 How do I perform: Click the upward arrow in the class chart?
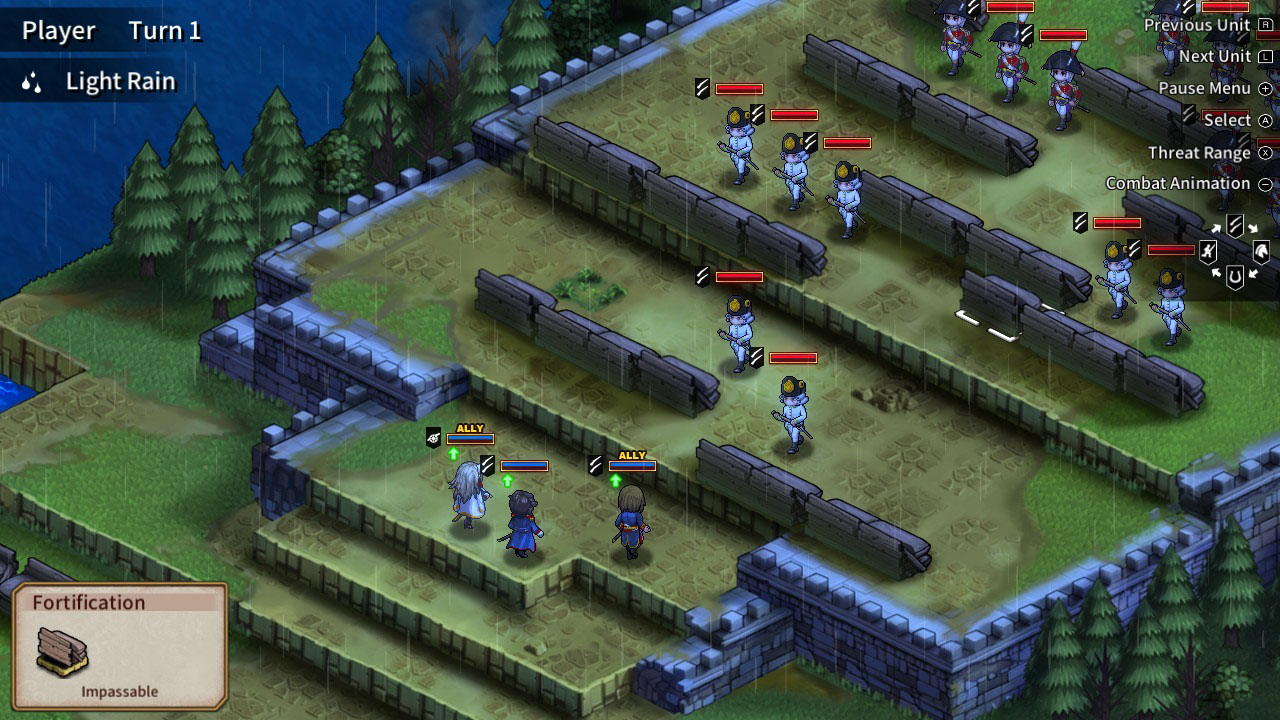tap(1217, 227)
